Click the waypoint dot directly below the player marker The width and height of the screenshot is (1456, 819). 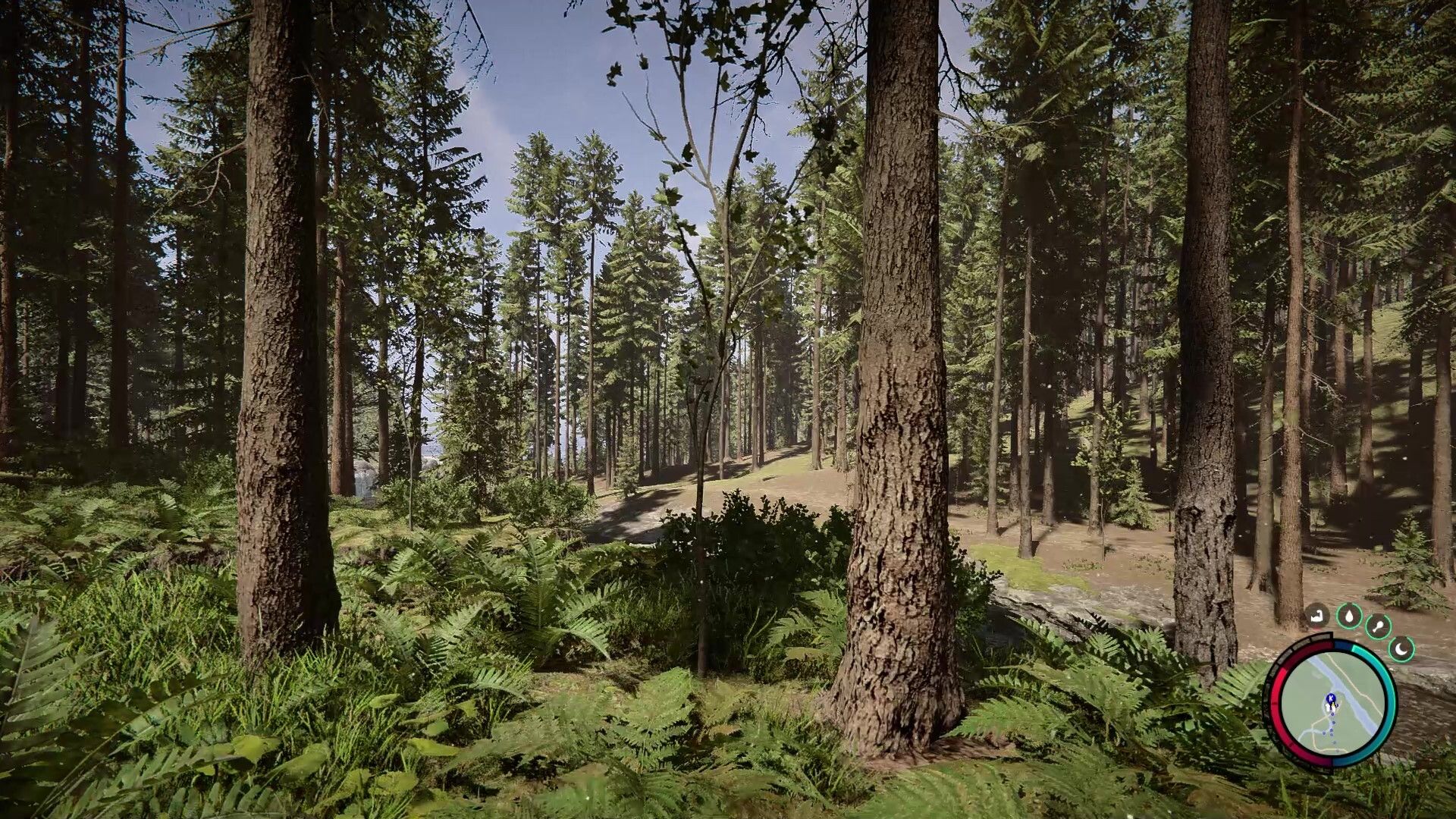1331,716
